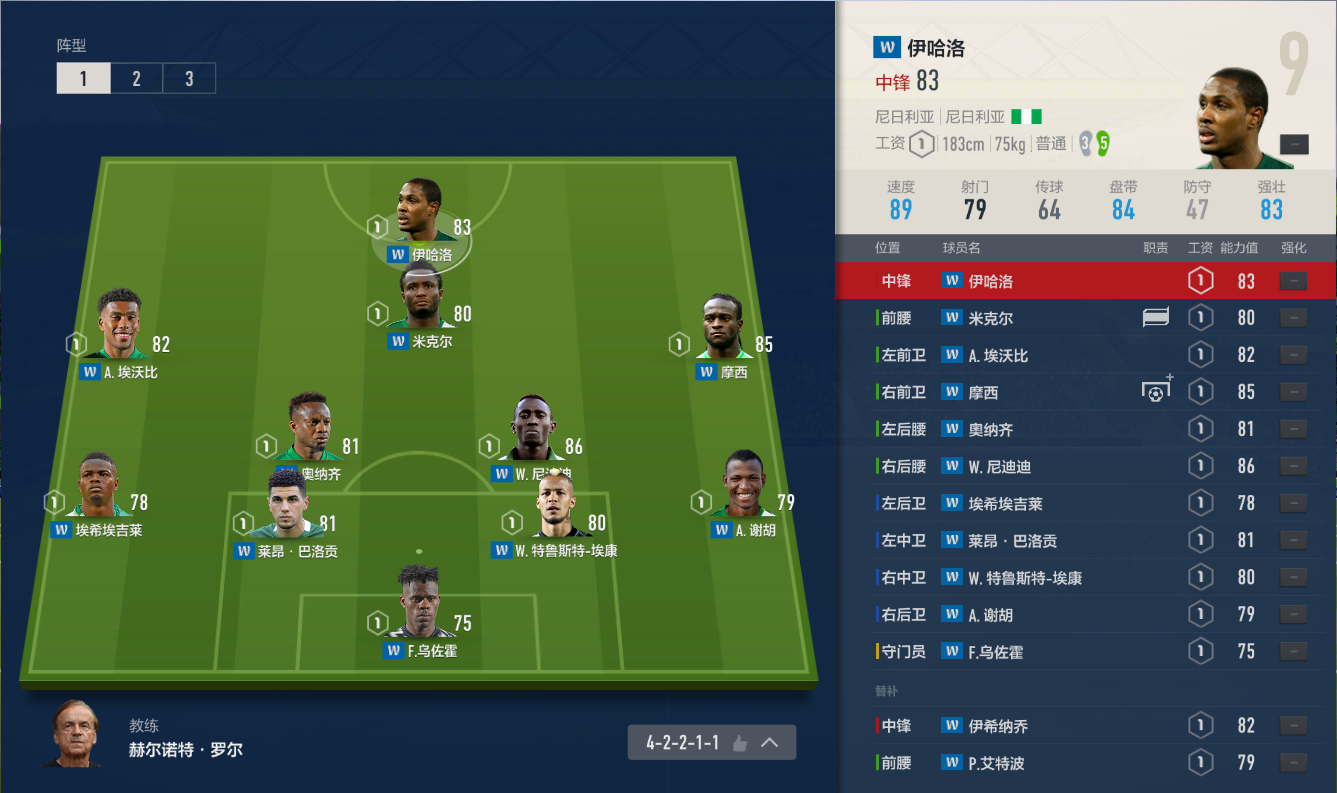
Task: Switch to formation slot 3
Action: 189,79
